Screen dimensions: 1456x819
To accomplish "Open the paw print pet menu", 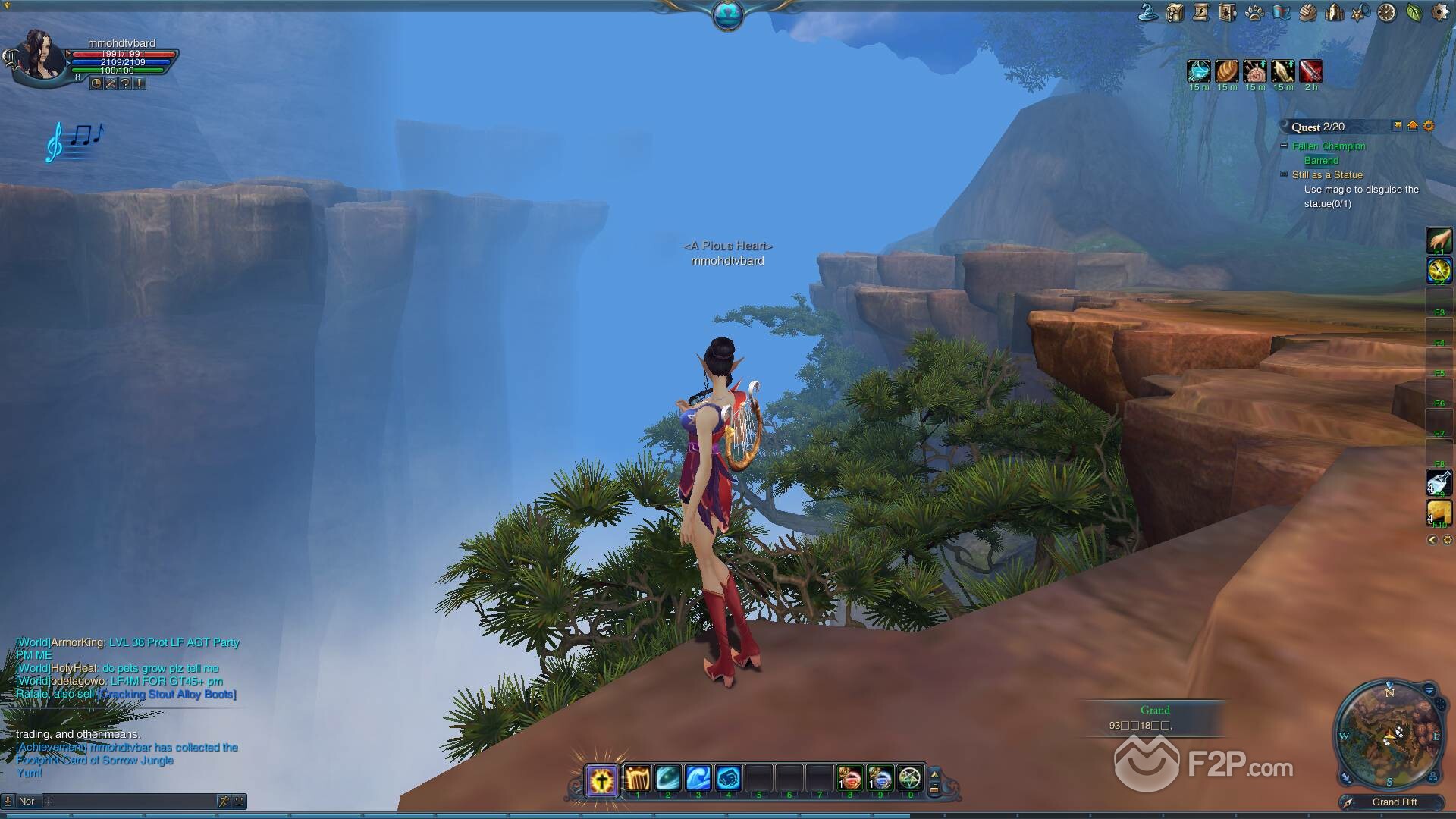I will (1254, 13).
